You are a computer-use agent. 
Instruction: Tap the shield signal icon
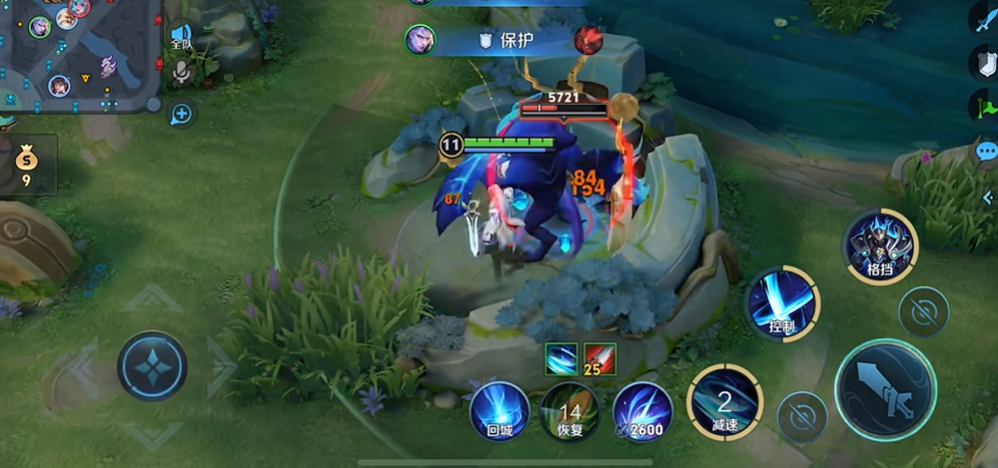tap(985, 62)
